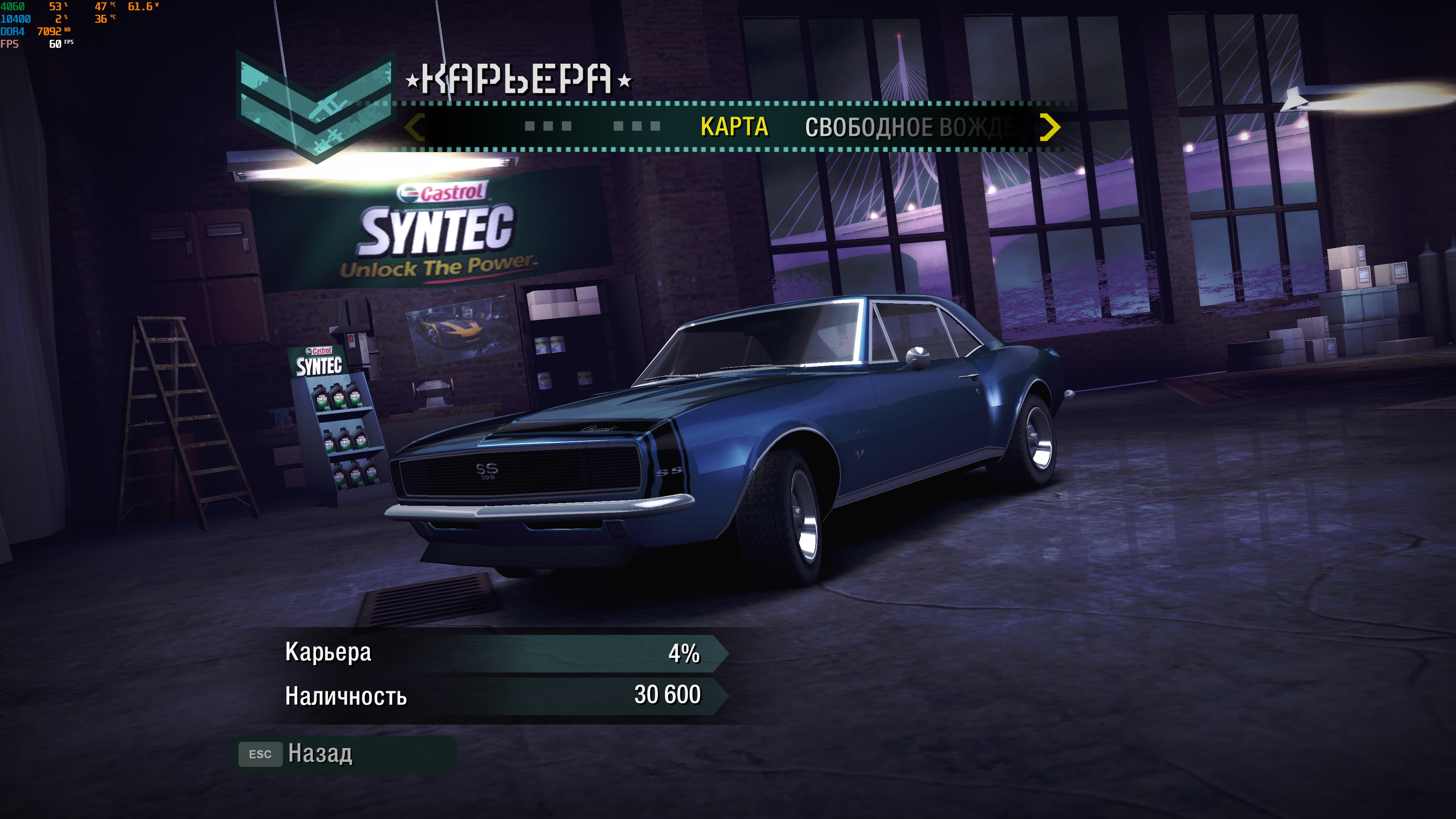
Task: Click the left arrow of the menu carousel
Action: point(415,127)
